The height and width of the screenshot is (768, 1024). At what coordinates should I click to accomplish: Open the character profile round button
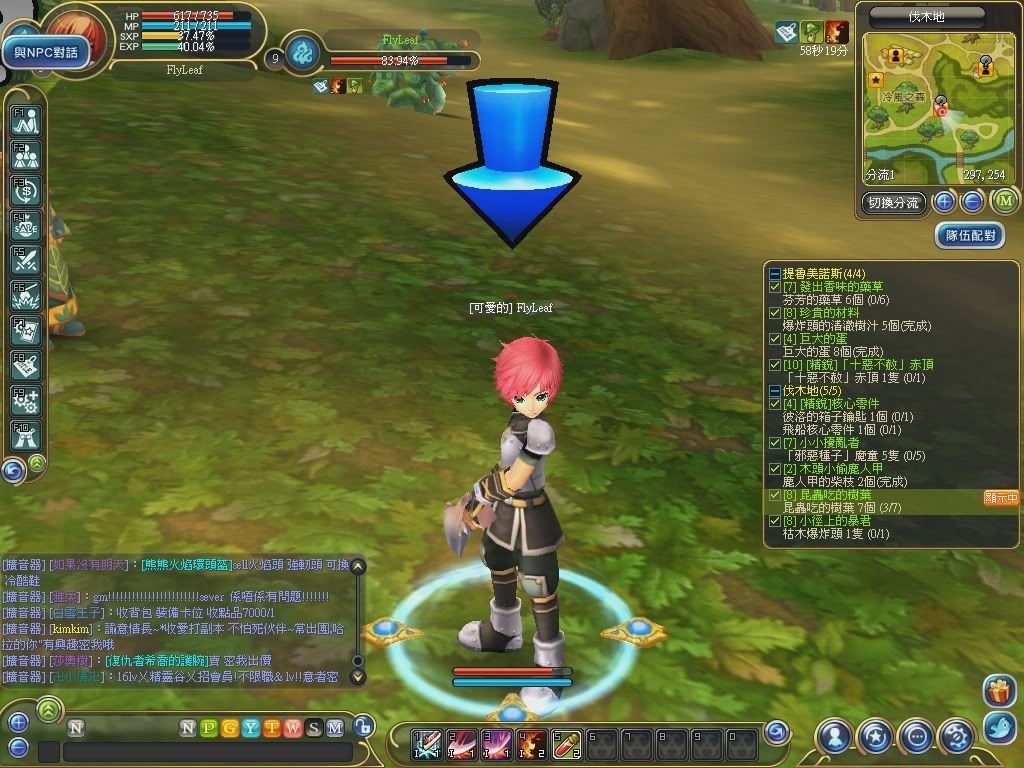point(834,737)
